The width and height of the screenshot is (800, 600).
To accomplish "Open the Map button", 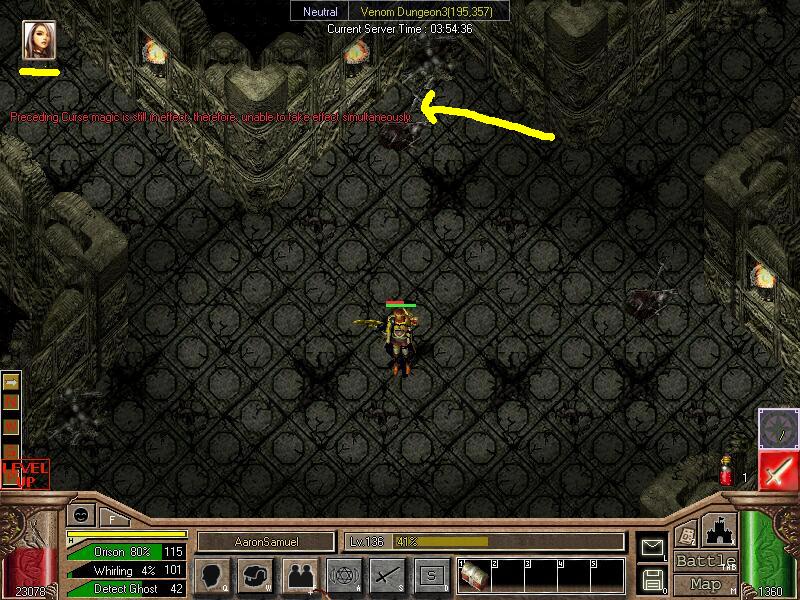I will (x=706, y=584).
